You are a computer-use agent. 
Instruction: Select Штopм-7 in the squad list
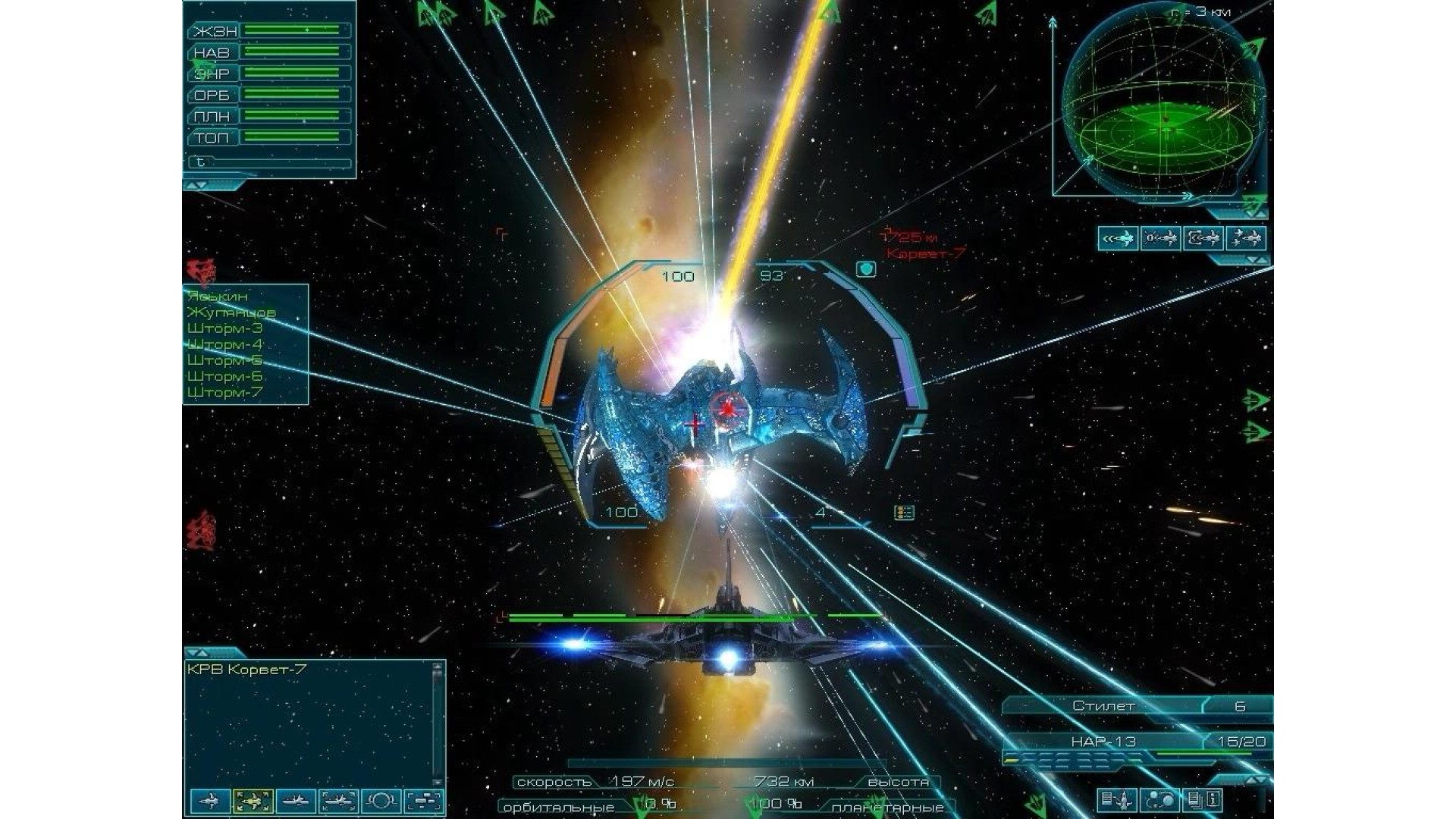pyautogui.click(x=224, y=392)
